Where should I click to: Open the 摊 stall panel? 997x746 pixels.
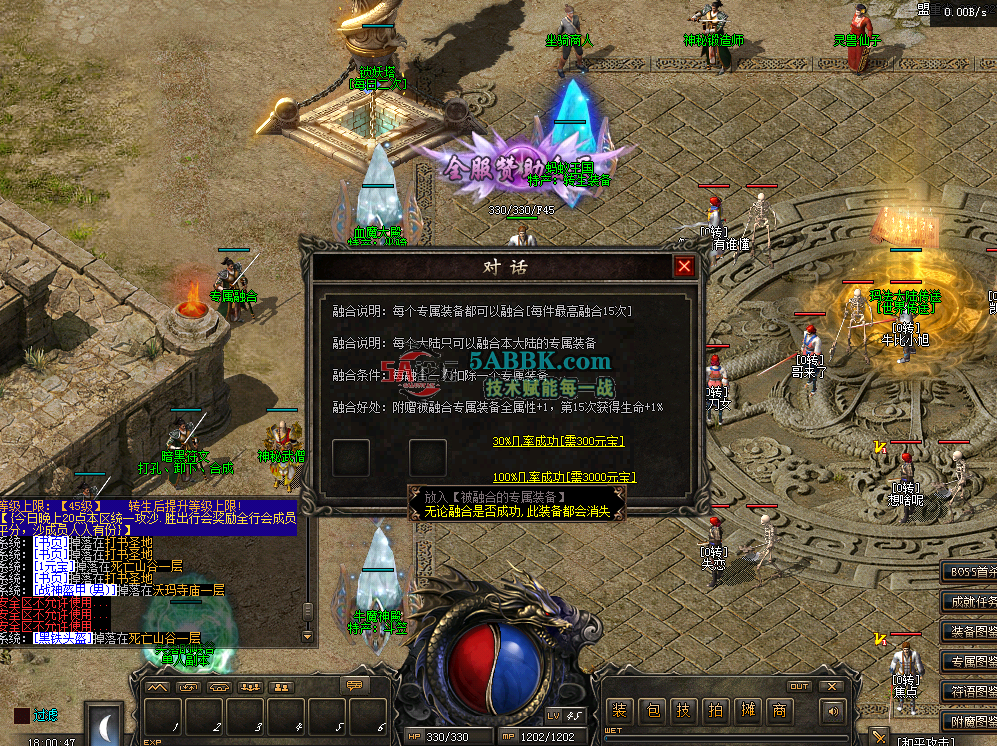point(746,711)
